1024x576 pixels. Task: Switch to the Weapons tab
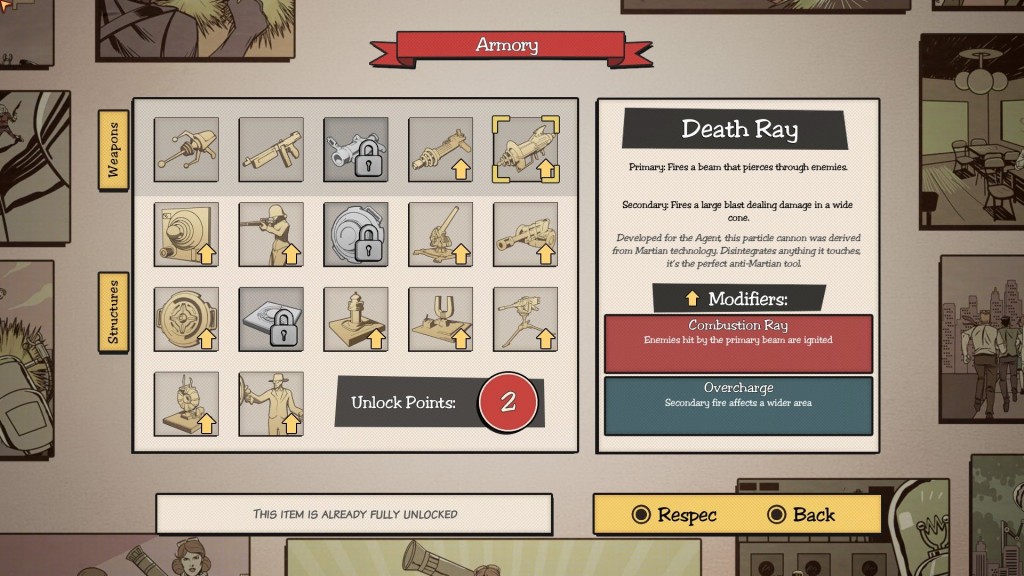113,150
